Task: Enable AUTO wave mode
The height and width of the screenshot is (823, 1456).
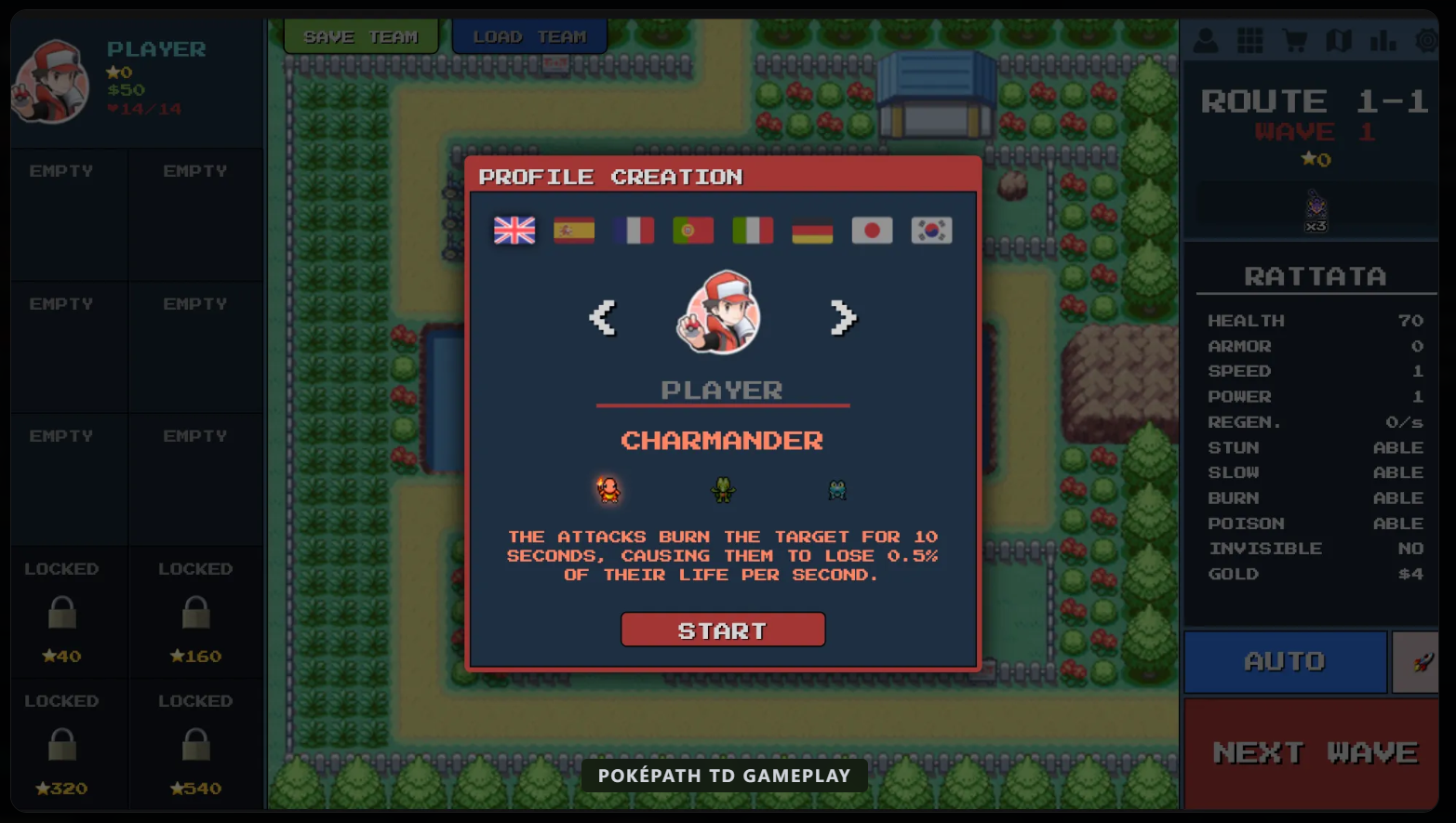Action: point(1285,661)
